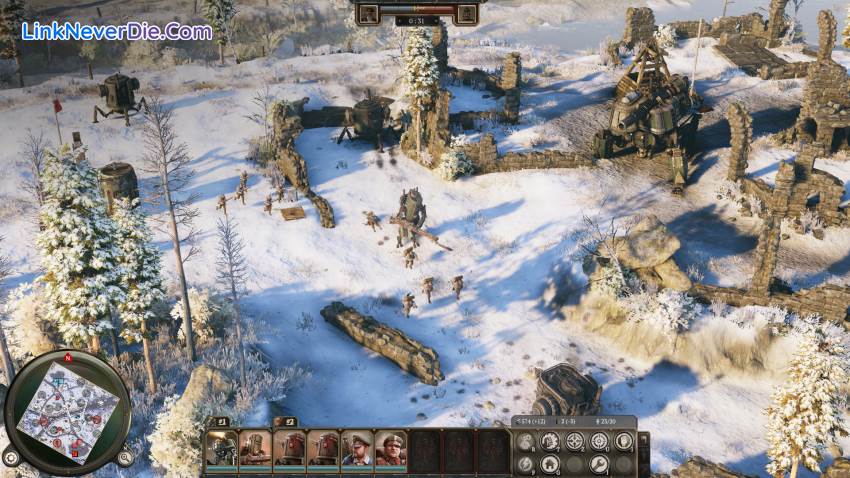The image size is (850, 478).
Task: Click the magnifier button beside the minimap
Action: pos(125,457)
